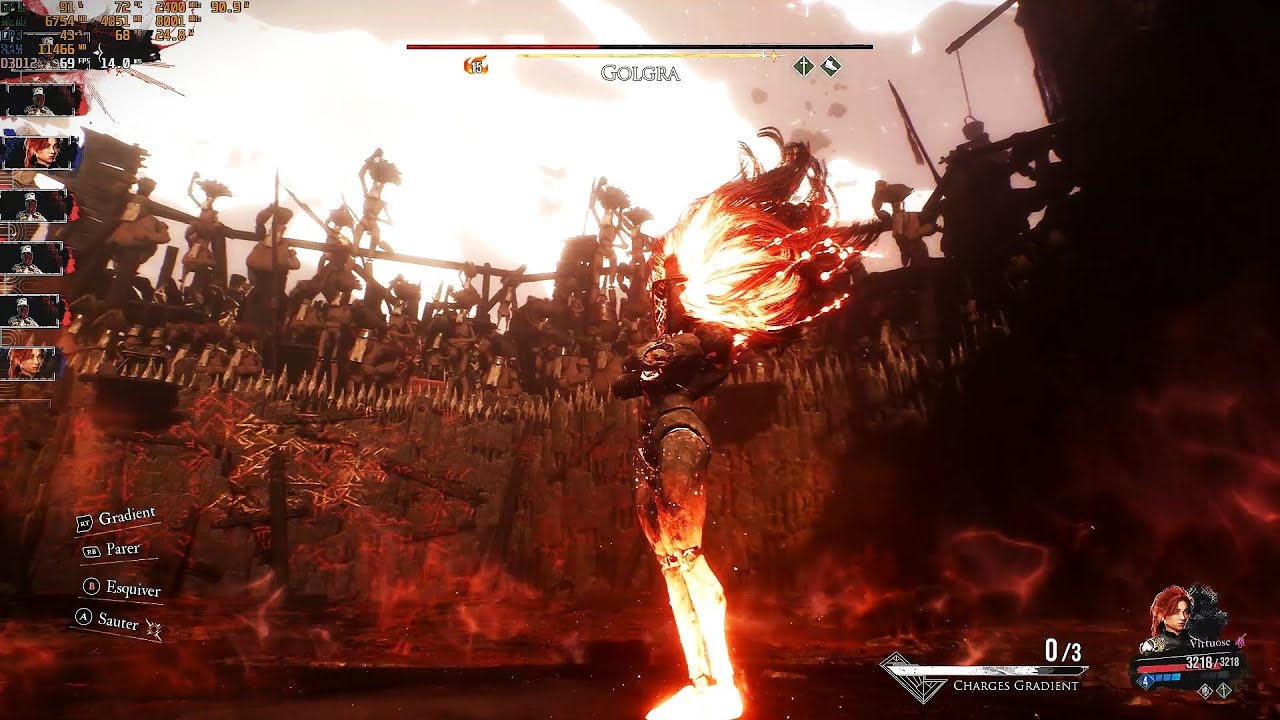Viewport: 1280px width, 720px height.
Task: Inspect the green sword buff under Virtuose's health
Action: [x=1224, y=690]
